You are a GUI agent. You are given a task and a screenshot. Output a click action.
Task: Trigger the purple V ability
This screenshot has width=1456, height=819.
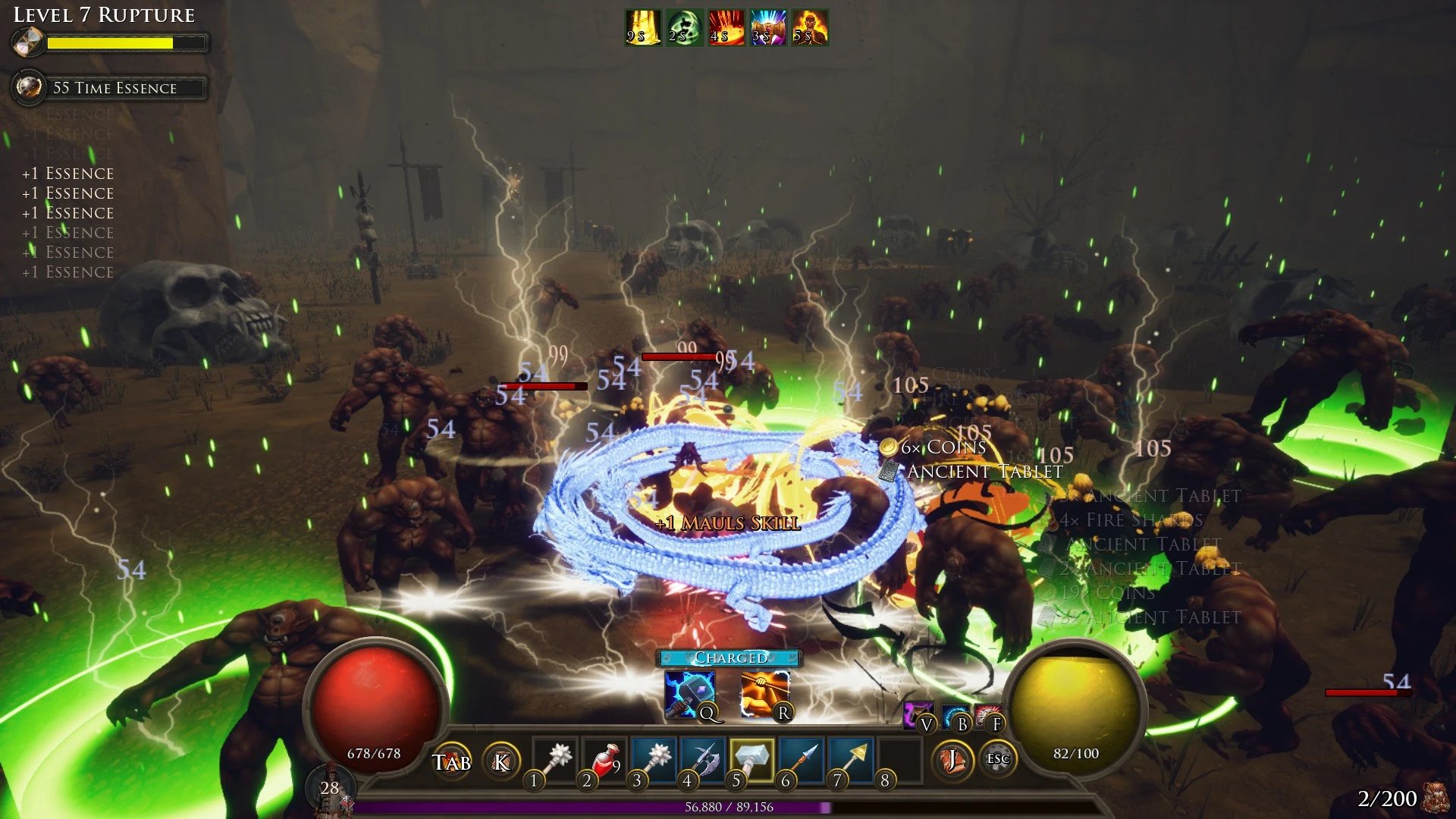(919, 715)
